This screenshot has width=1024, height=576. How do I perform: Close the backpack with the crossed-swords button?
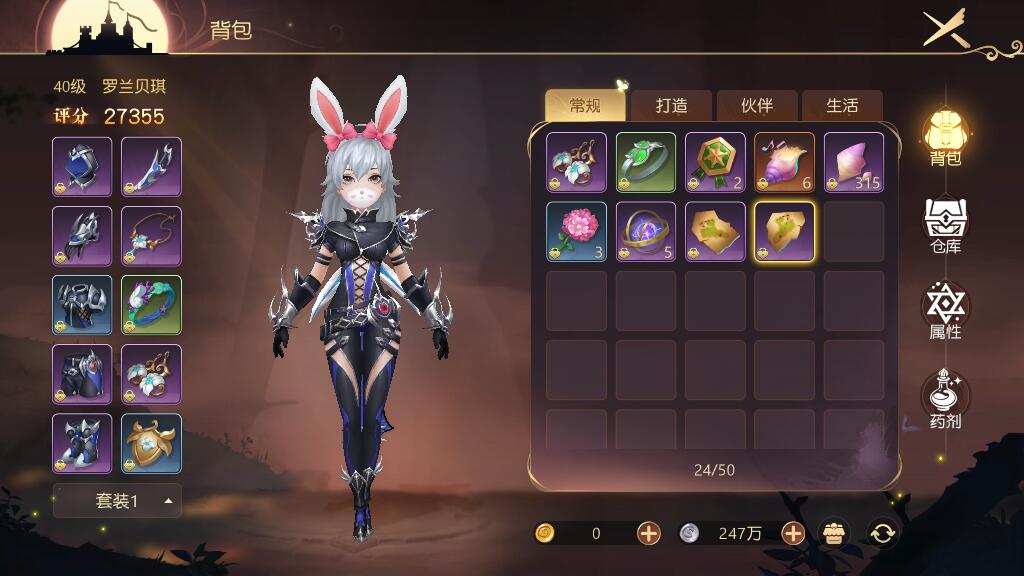tap(945, 28)
